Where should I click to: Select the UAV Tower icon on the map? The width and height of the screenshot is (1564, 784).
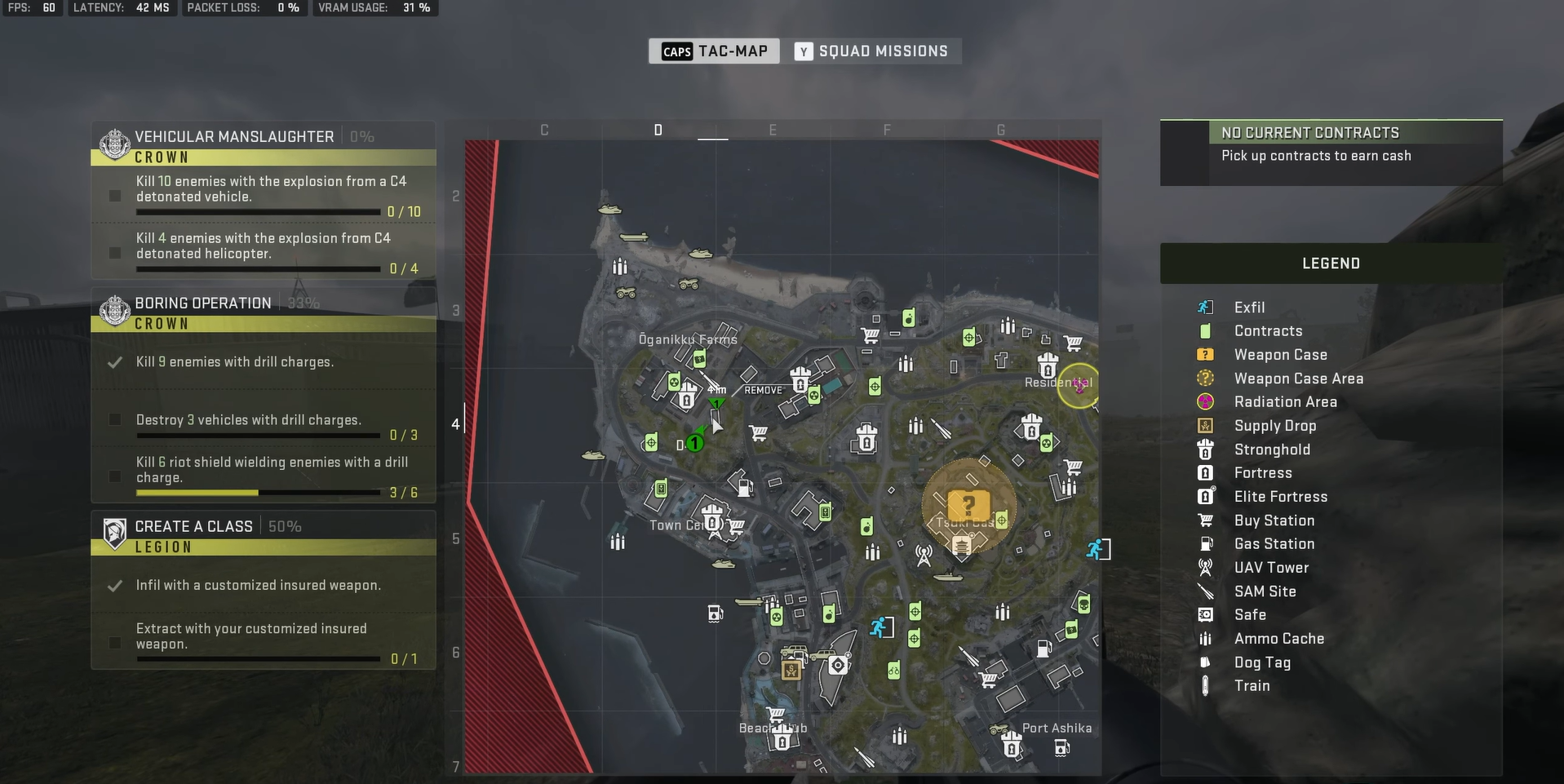tap(924, 556)
